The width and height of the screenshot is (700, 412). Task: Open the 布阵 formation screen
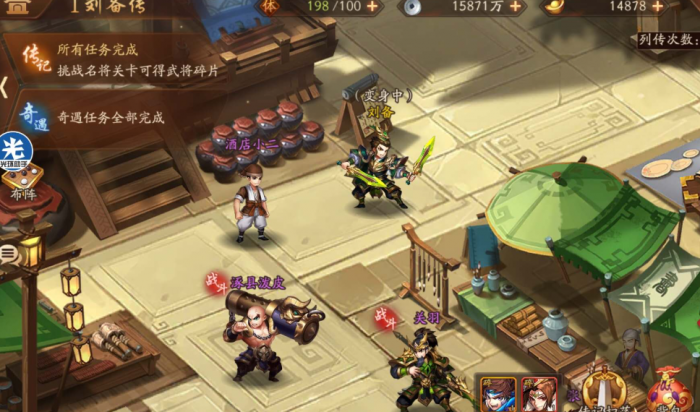point(22,185)
